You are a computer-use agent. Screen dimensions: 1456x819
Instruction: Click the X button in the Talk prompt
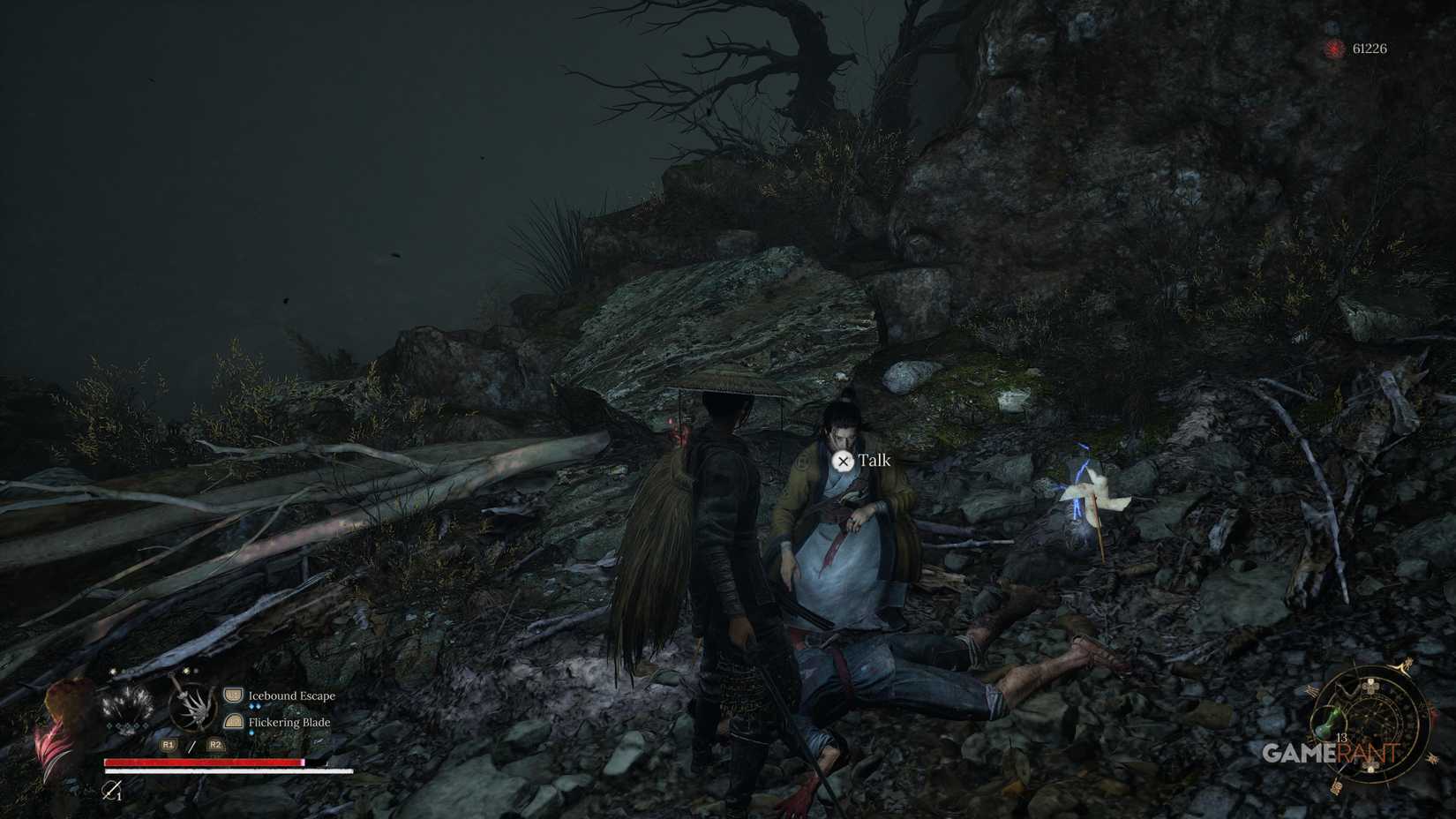tap(844, 462)
